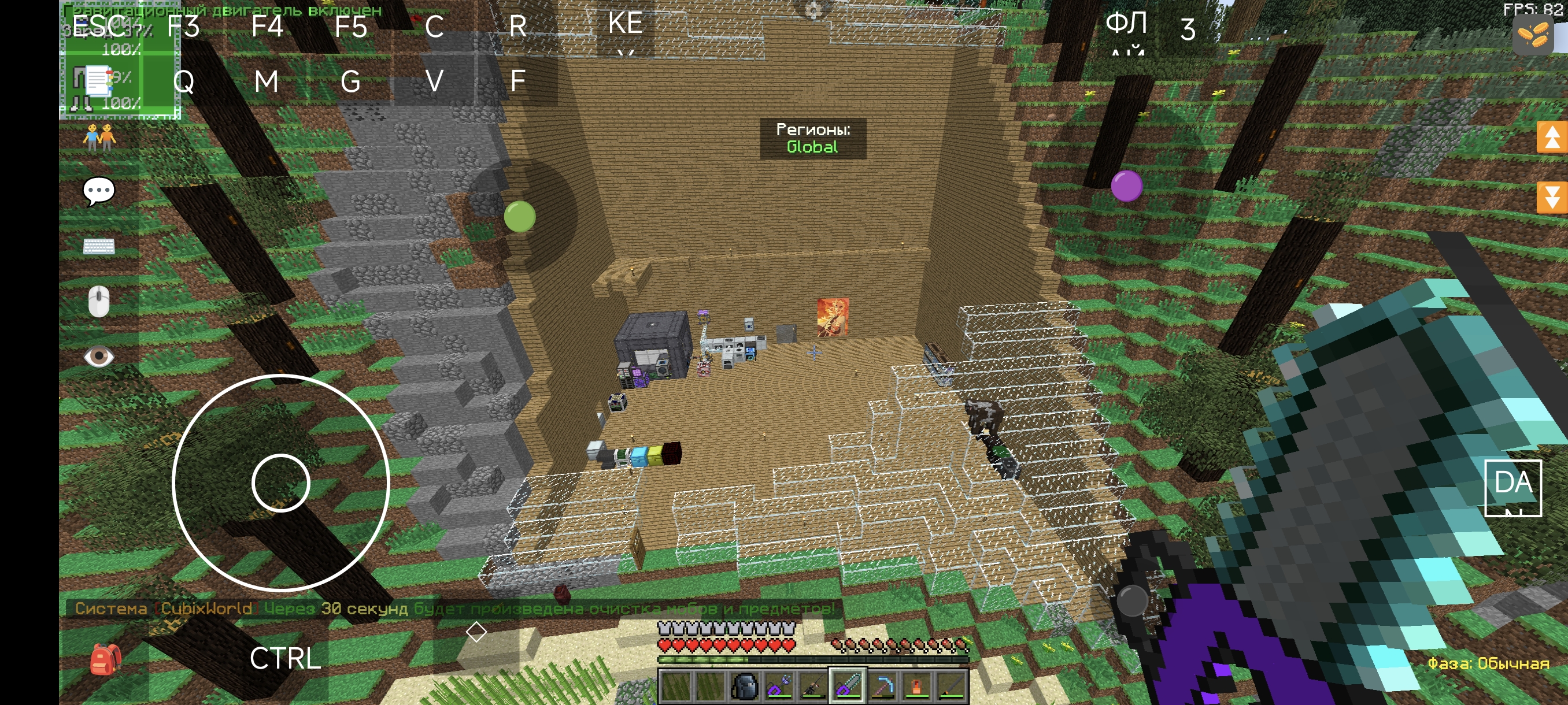Tap the orange double up arrow
1568x705 pixels.
point(1551,138)
